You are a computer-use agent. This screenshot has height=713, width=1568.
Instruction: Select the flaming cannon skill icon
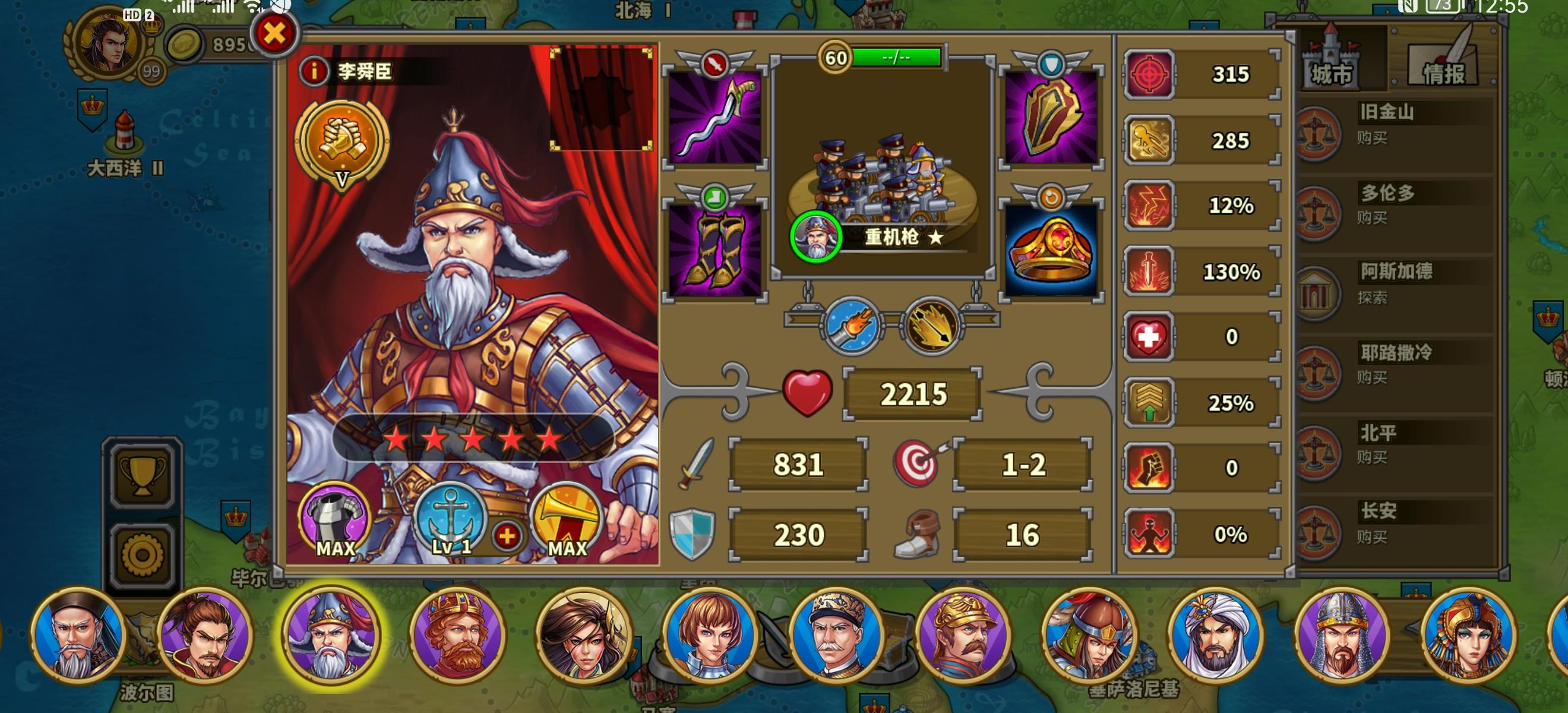[852, 327]
